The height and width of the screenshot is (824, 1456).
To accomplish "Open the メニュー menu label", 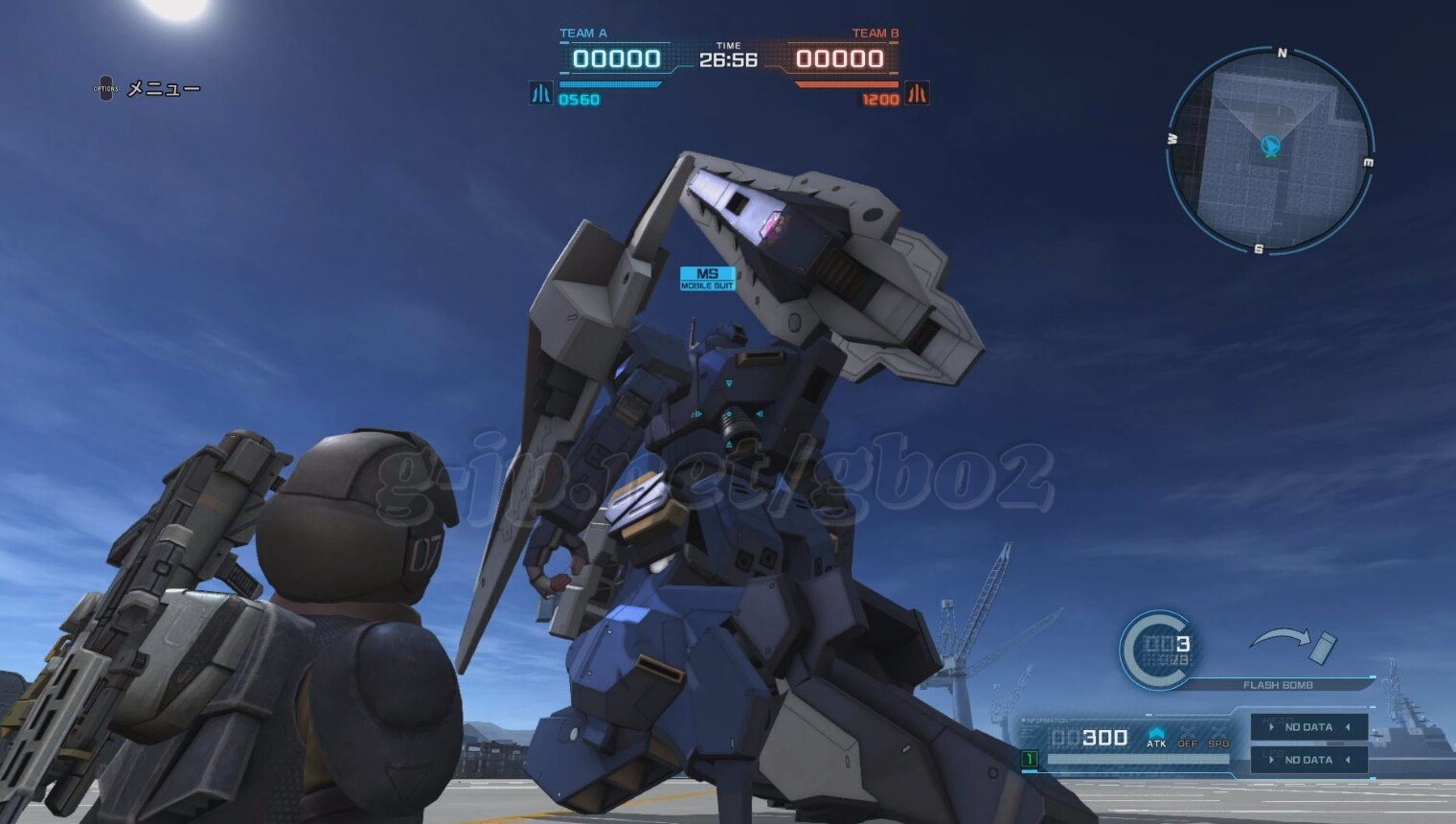I will 163,89.
